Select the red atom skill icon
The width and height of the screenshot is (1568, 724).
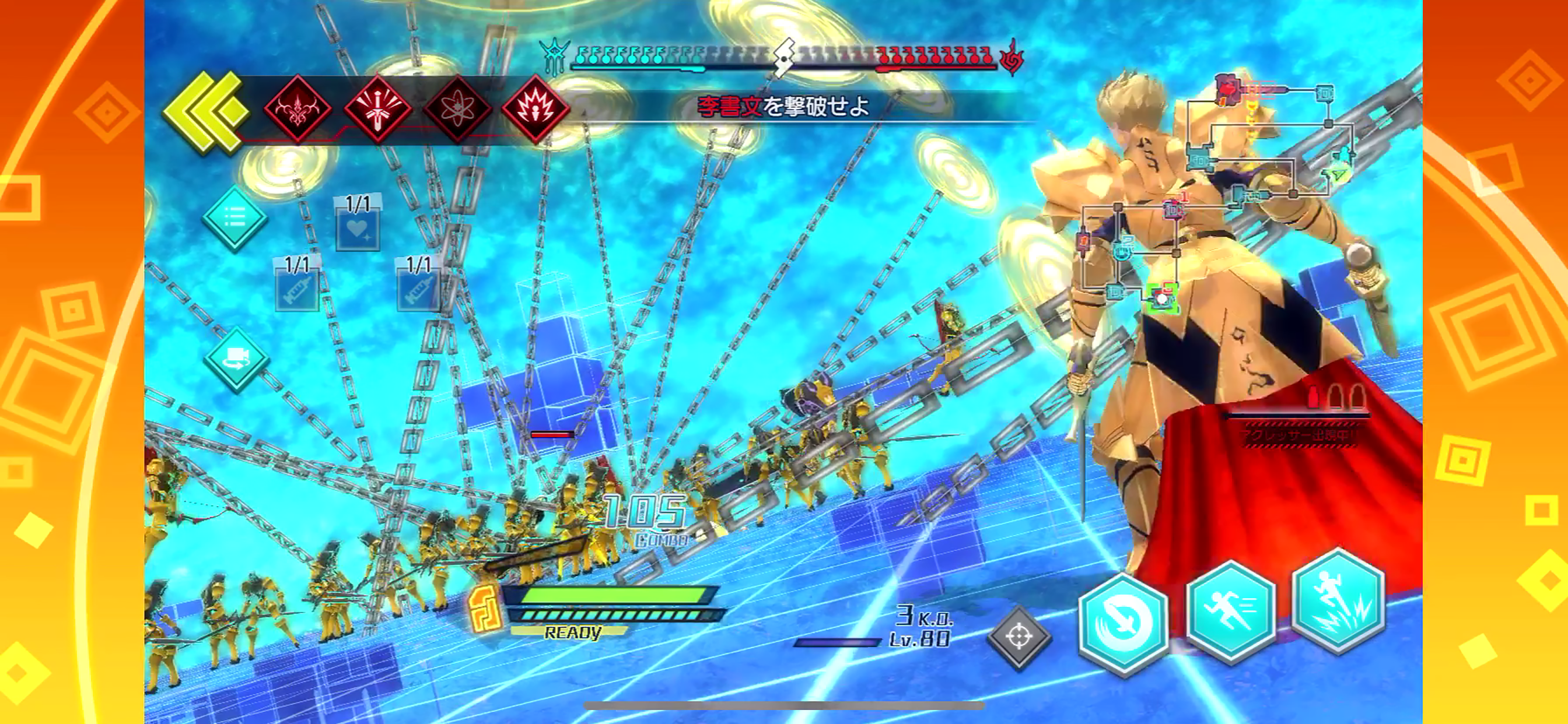[x=457, y=110]
